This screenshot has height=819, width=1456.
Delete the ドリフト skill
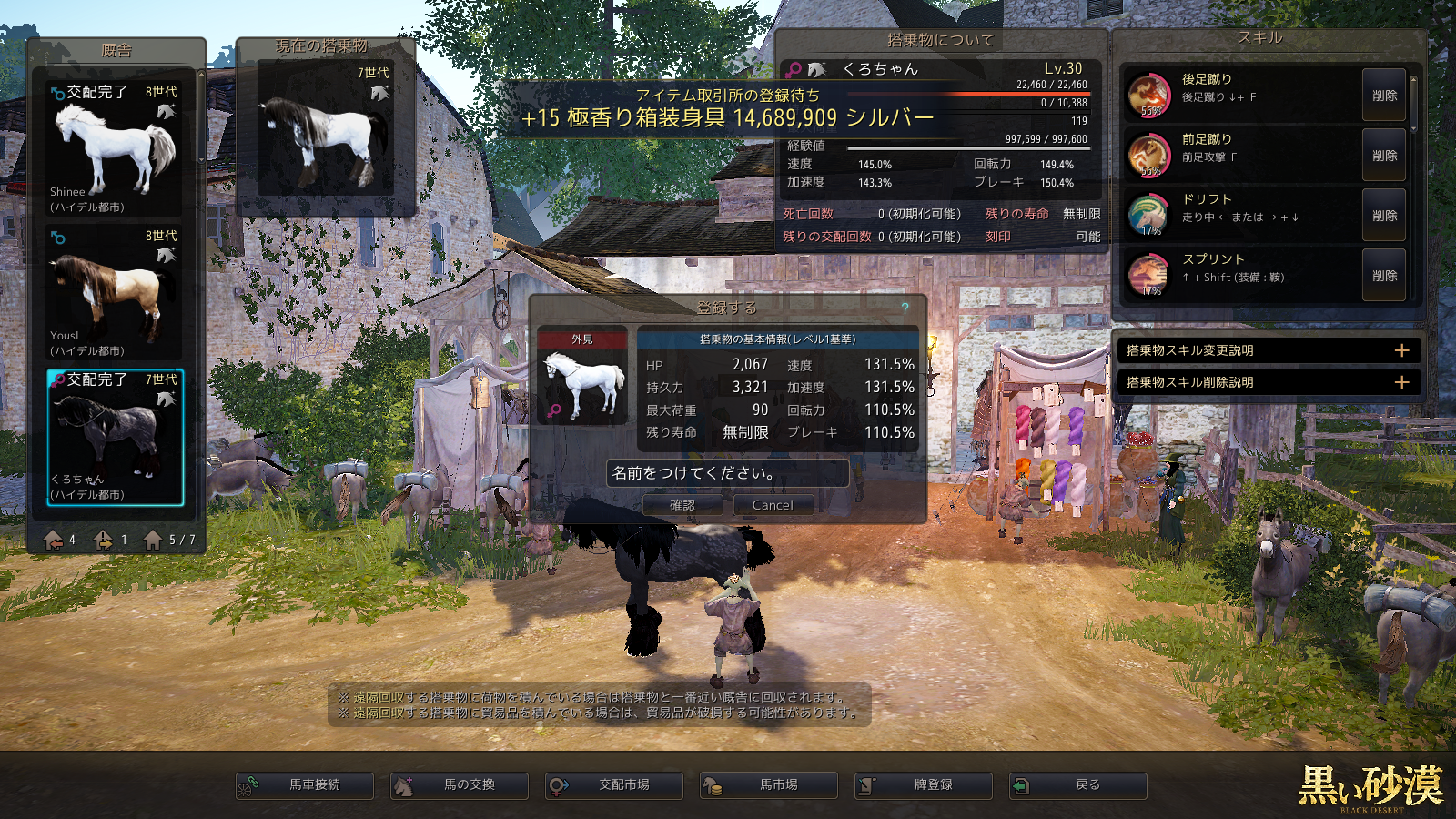(x=1384, y=216)
